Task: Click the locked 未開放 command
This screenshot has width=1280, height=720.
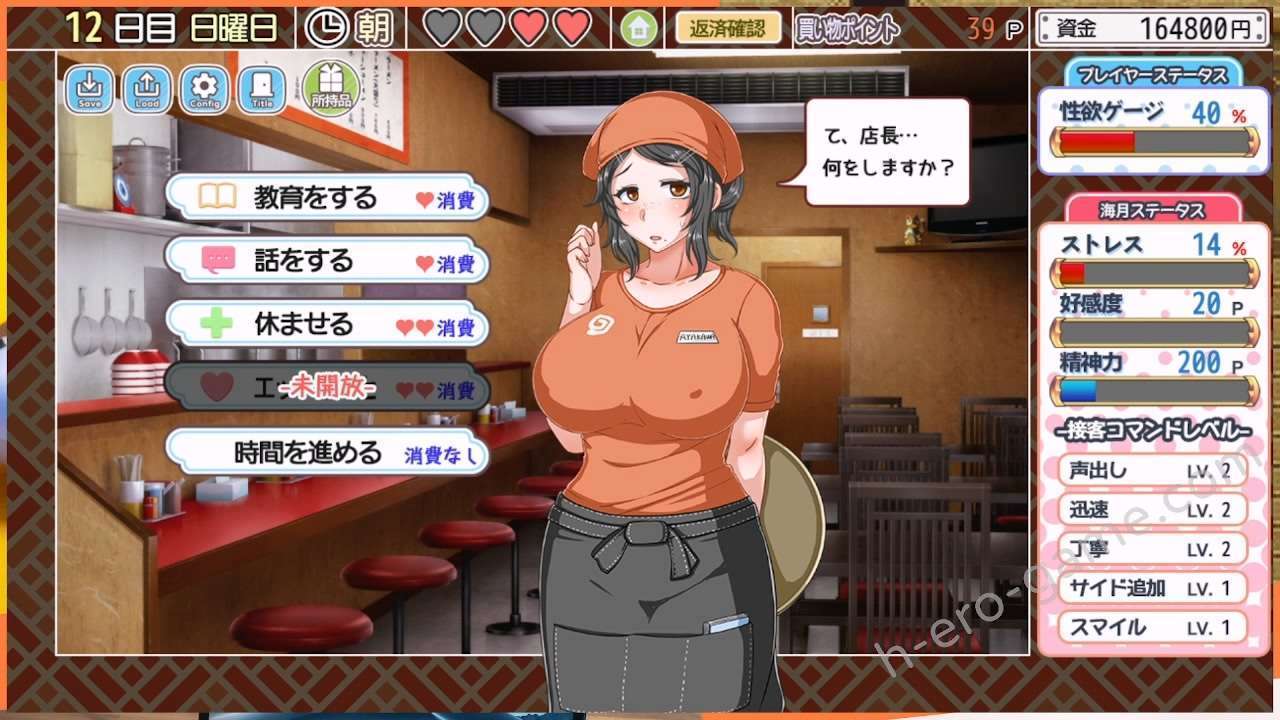Action: (x=327, y=387)
